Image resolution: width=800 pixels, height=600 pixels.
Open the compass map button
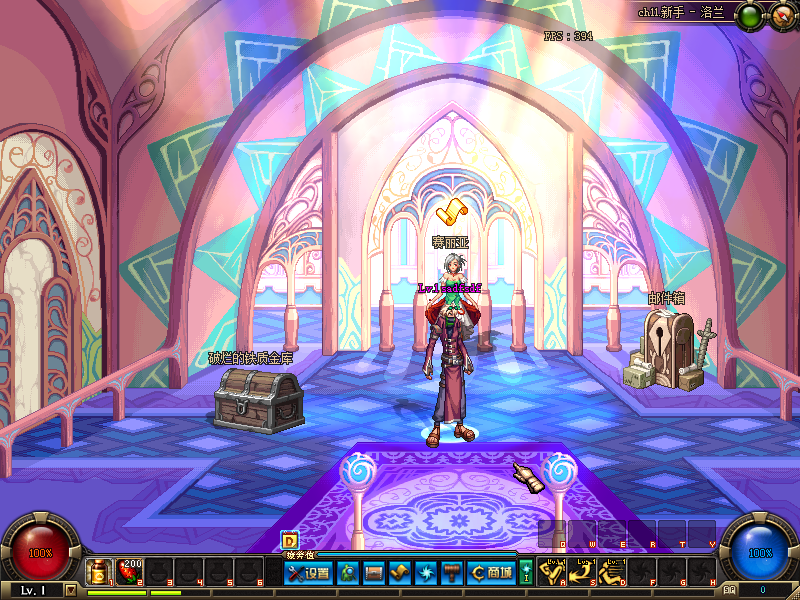point(779,15)
